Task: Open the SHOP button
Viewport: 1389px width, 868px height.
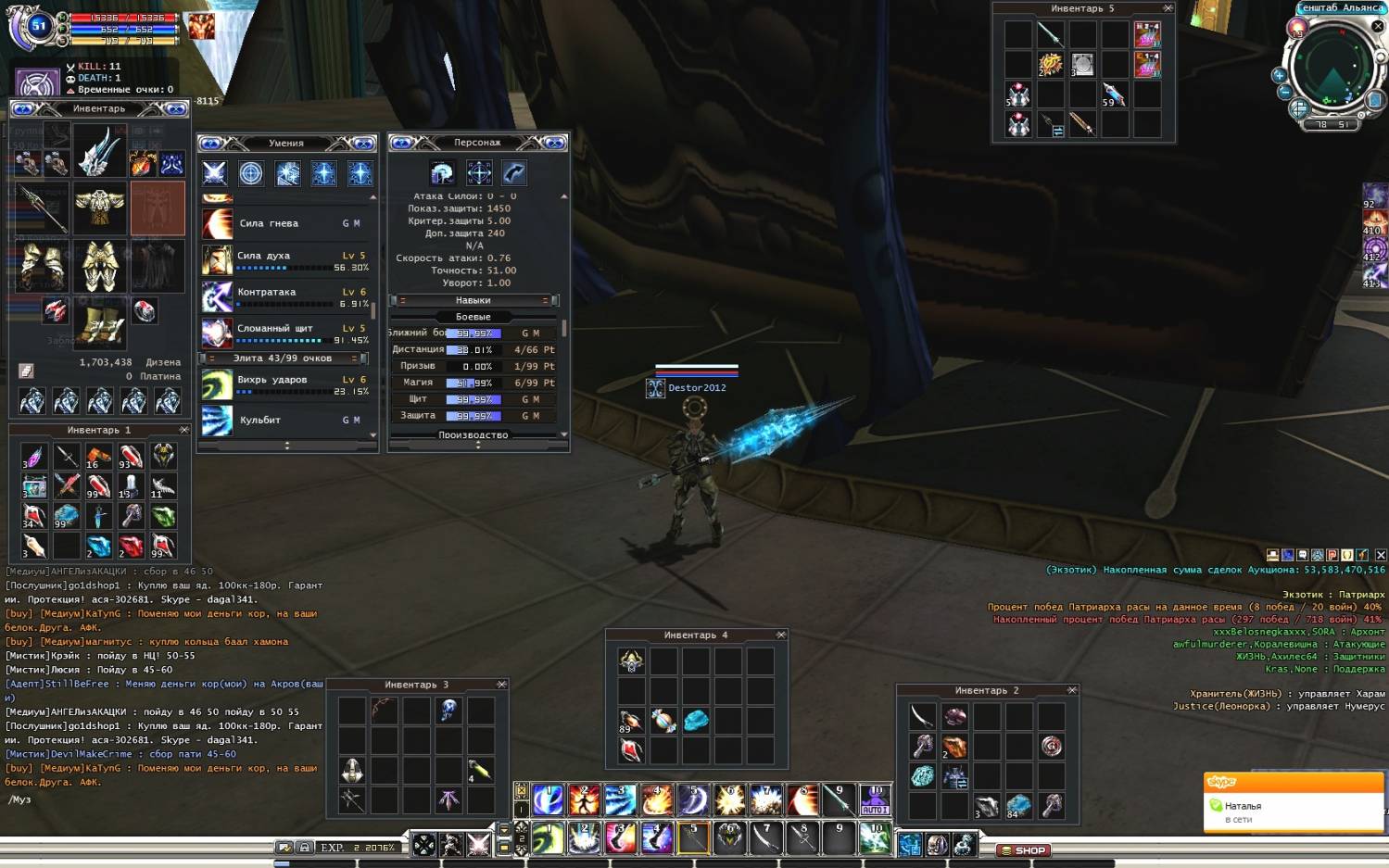Action: click(x=1023, y=849)
